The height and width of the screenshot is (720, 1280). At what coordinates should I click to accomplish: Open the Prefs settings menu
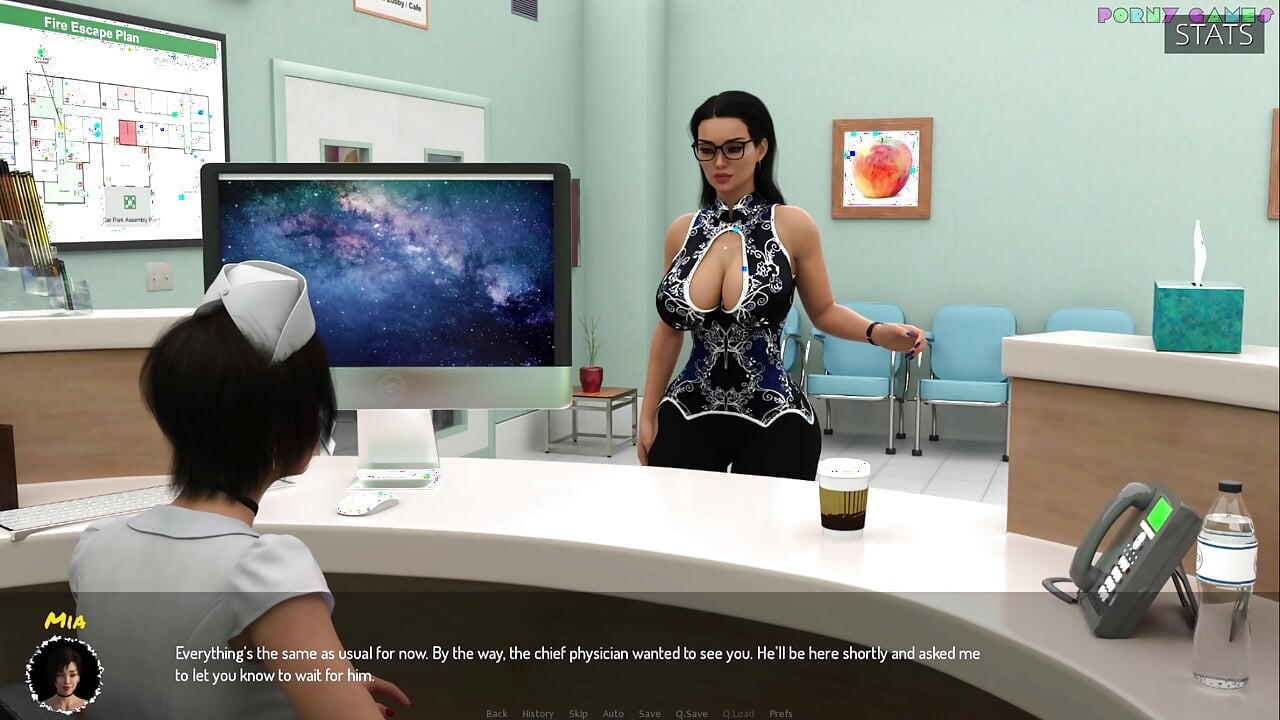[782, 713]
